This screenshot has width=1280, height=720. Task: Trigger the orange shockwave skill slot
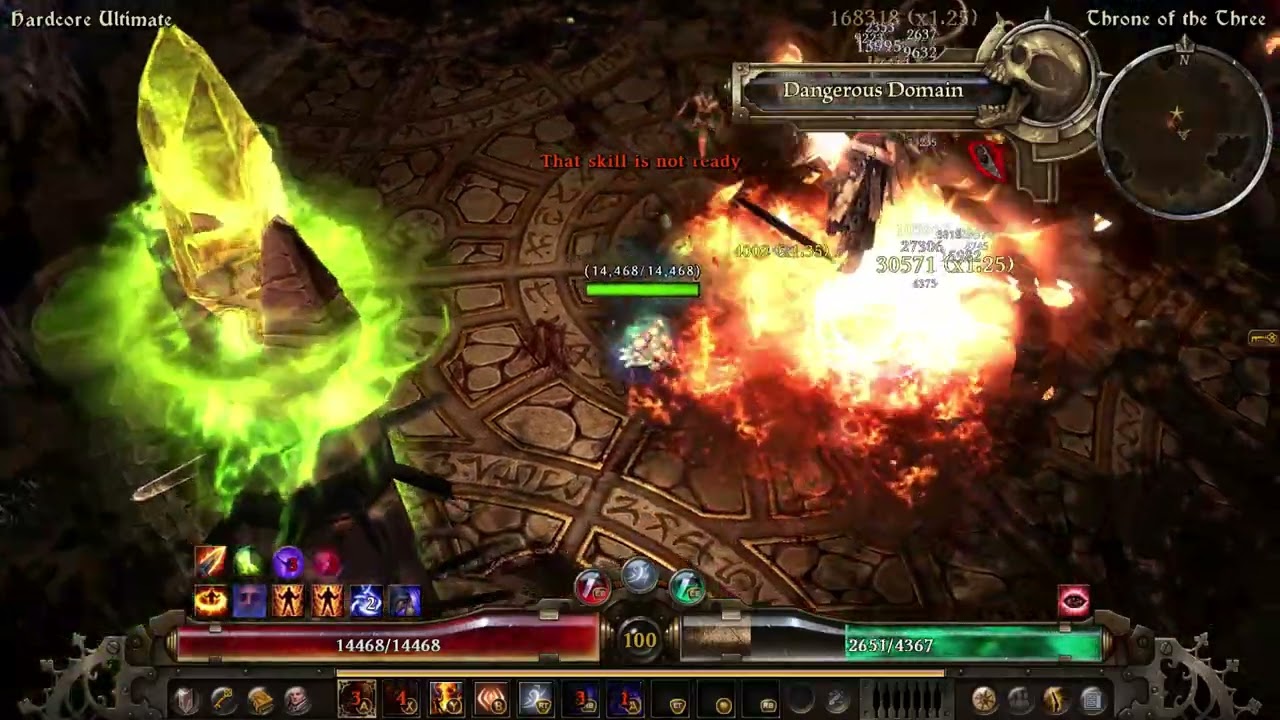click(x=491, y=699)
